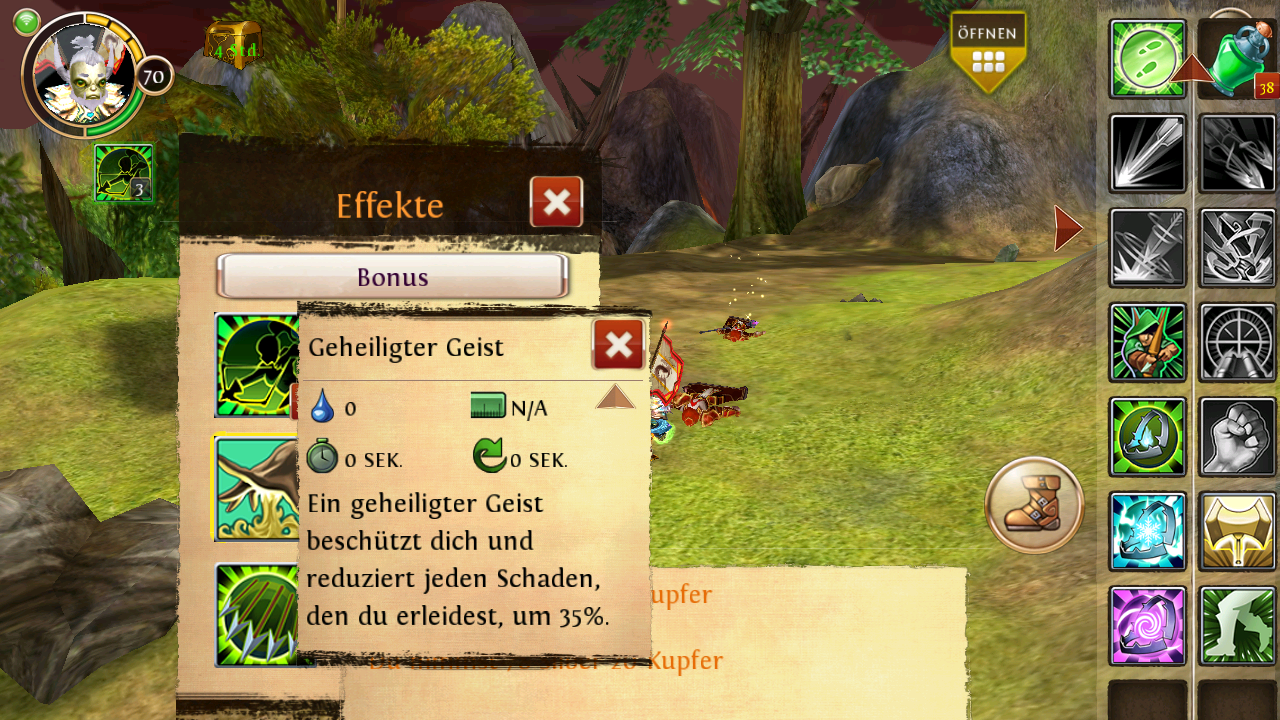Viewport: 1280px width, 720px height.
Task: Activate the icy snowflake skill
Action: [1147, 531]
